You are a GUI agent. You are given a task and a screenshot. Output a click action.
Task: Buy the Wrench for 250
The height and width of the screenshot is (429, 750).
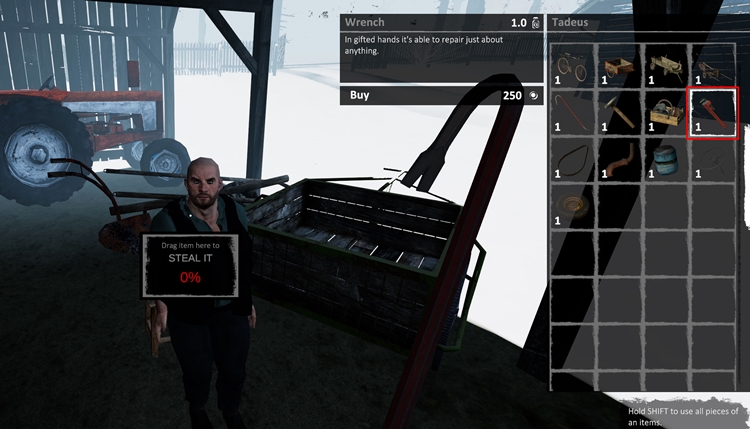[x=440, y=96]
